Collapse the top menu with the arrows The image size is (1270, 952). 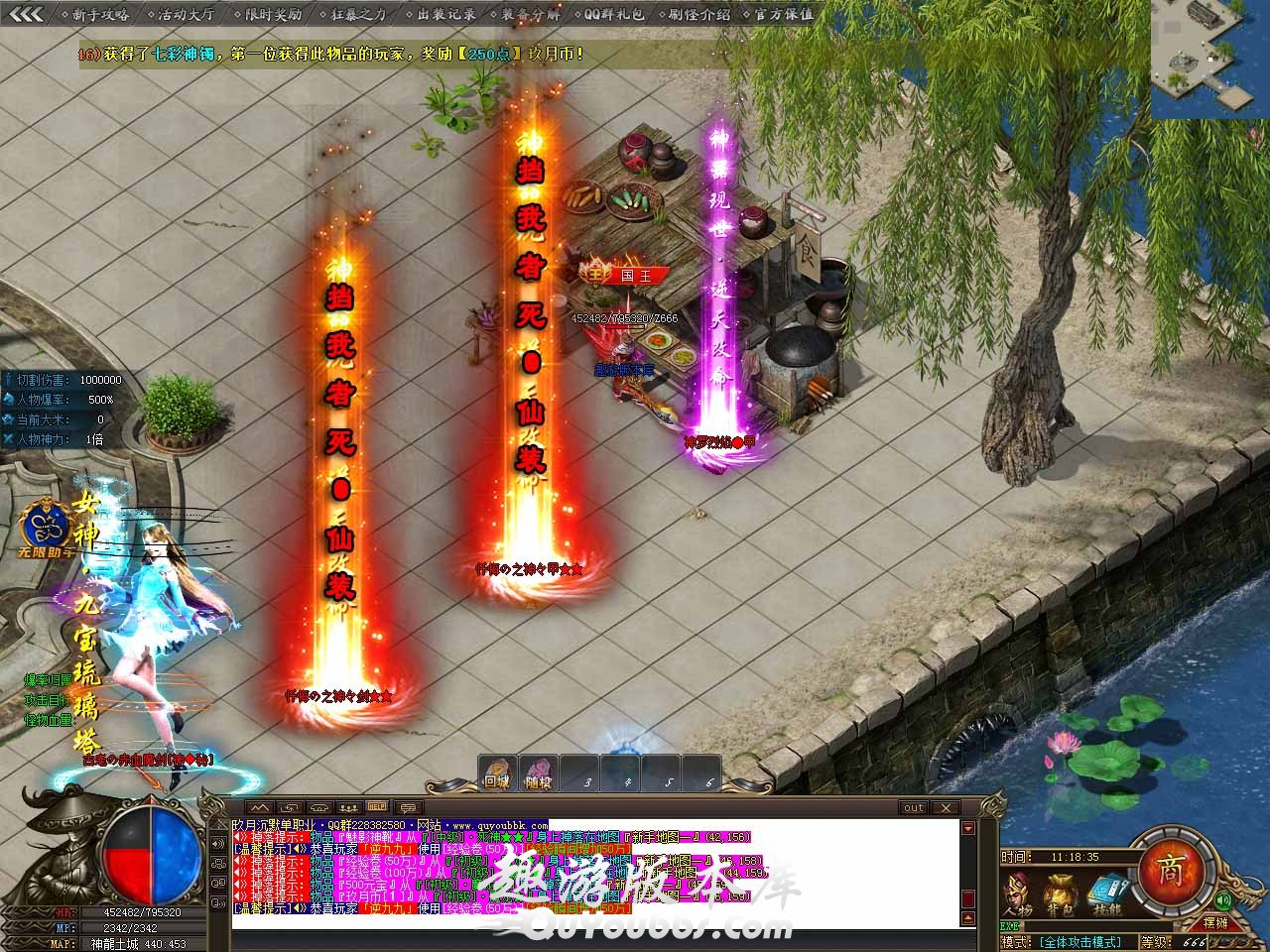pos(26,14)
